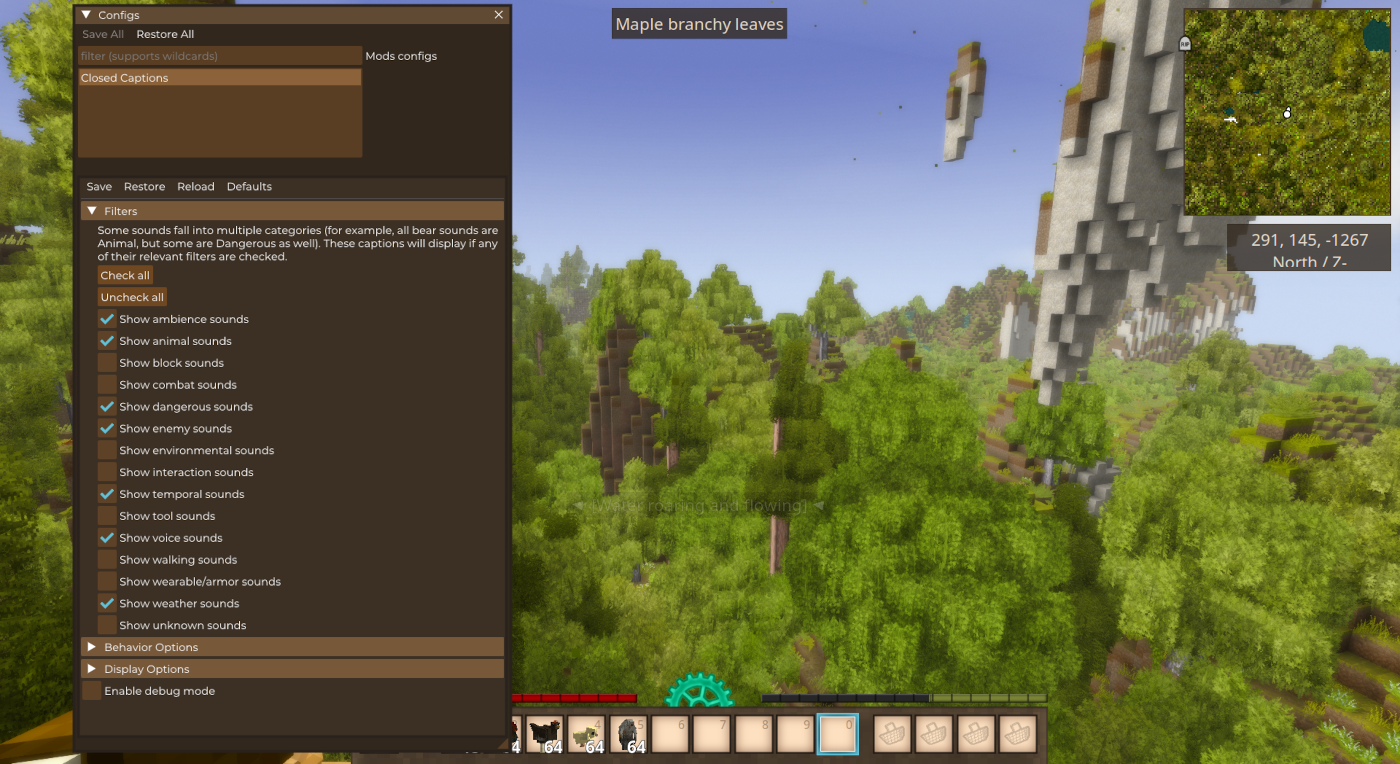Turn on Show combat sounds
Screen dimensions: 1400x764
(x=107, y=385)
